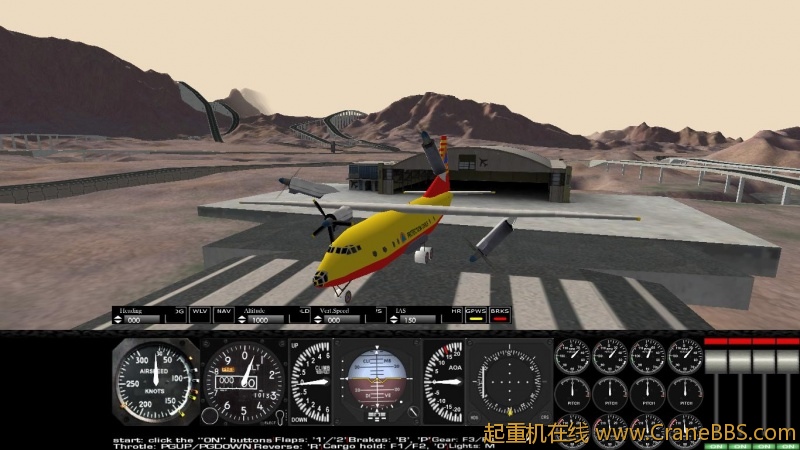Viewport: 800px width, 450px height.
Task: Adjust the IAS speed stepper arrows
Action: click(x=394, y=320)
